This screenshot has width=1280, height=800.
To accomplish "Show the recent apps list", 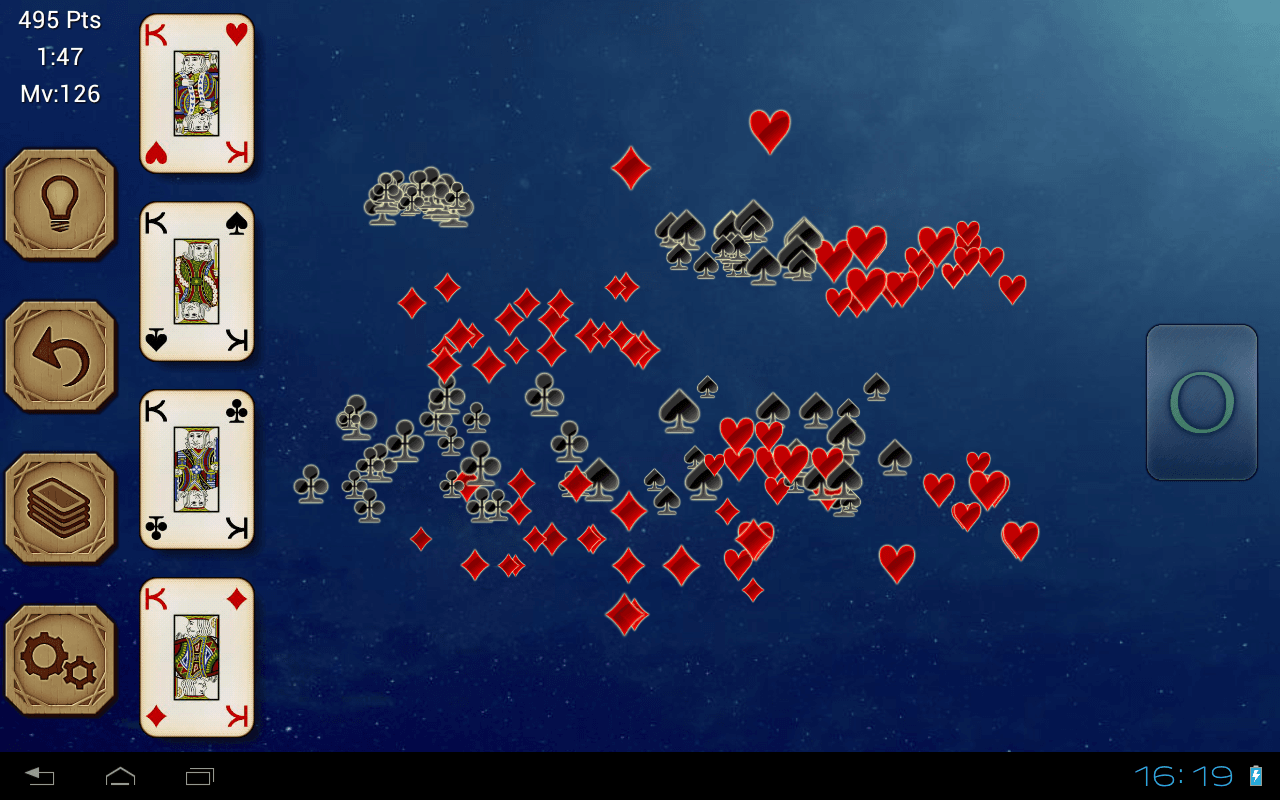I will (200, 776).
